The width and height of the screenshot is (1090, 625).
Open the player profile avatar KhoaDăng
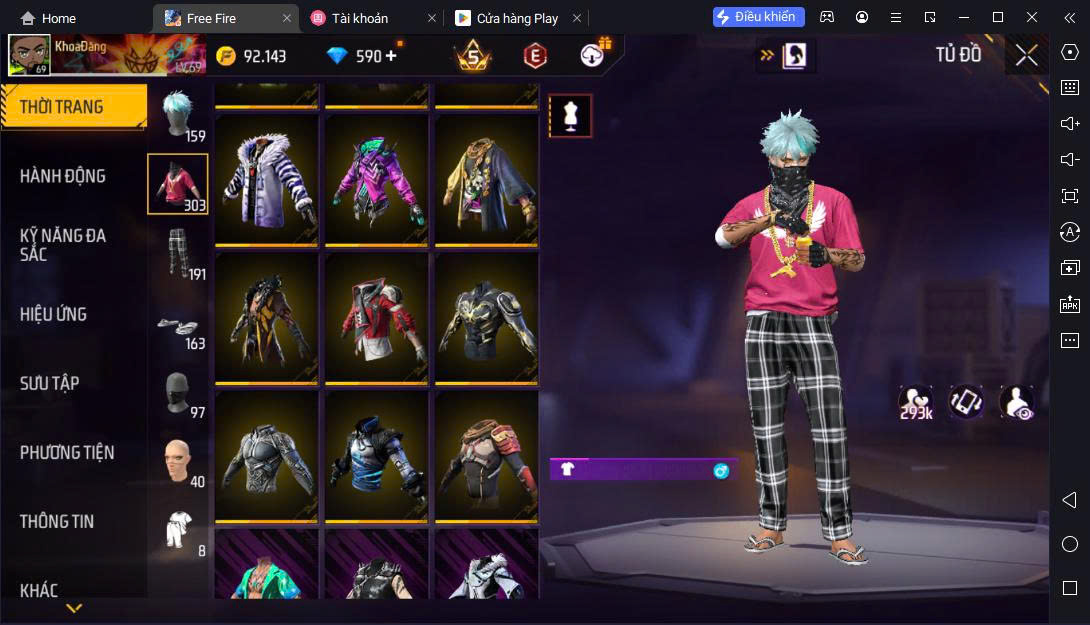(29, 56)
